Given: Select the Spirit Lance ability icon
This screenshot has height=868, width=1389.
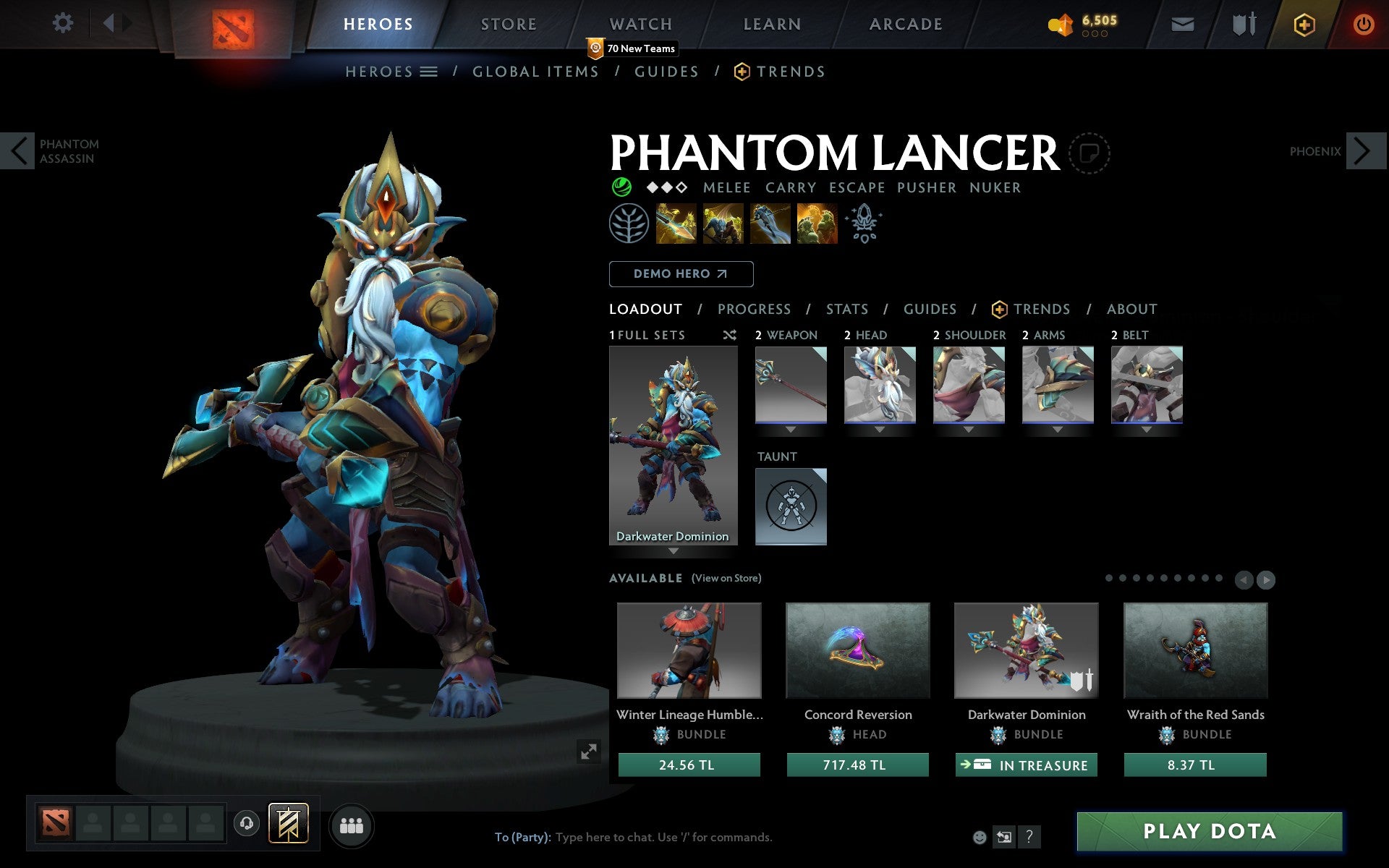Looking at the screenshot, I should 676,224.
